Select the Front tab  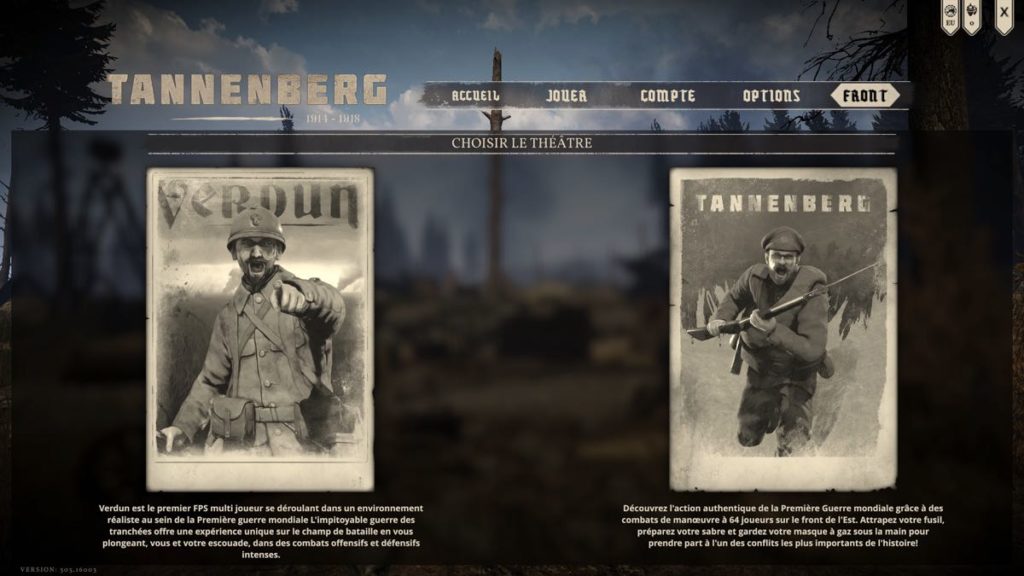tap(865, 96)
